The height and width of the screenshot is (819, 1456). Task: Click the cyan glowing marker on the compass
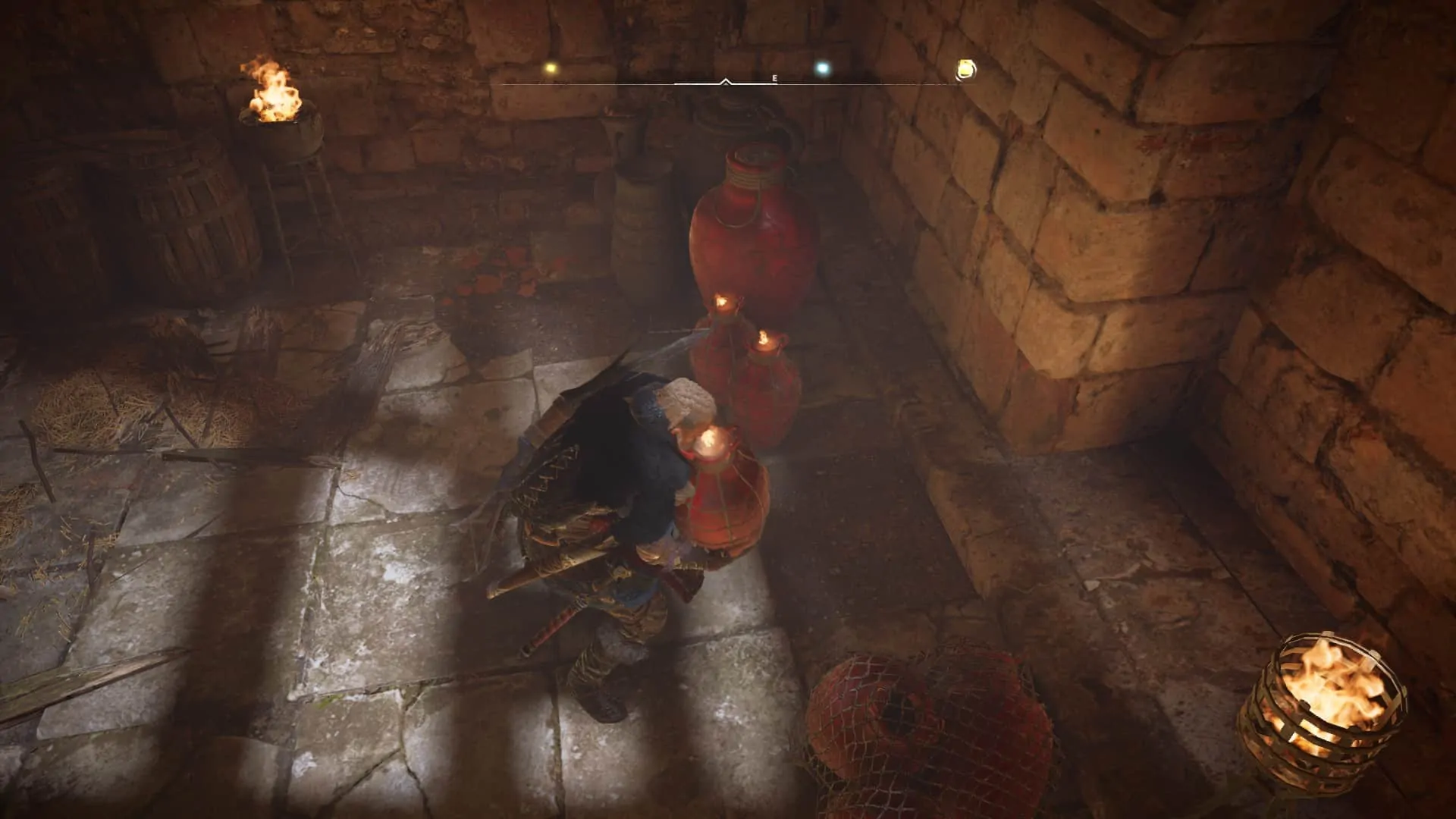[821, 69]
